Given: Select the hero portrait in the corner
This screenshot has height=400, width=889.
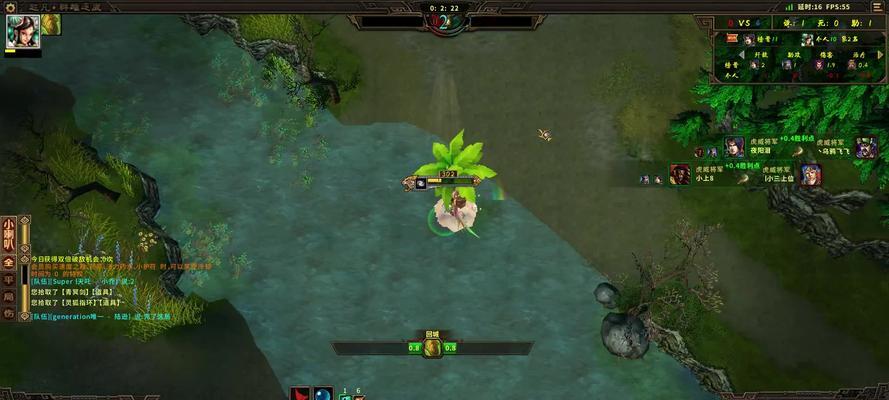Looking at the screenshot, I should [x=22, y=31].
